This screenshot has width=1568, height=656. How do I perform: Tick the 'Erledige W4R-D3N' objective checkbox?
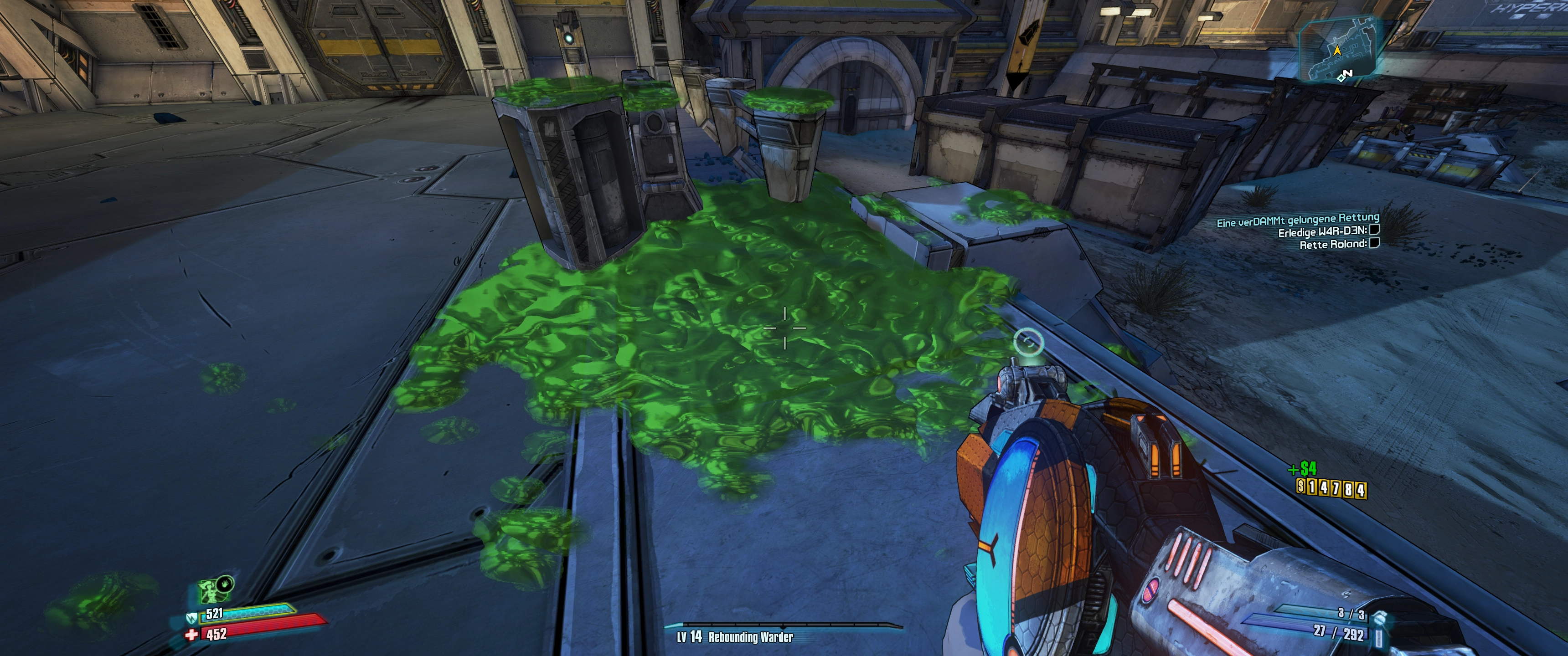point(1374,230)
